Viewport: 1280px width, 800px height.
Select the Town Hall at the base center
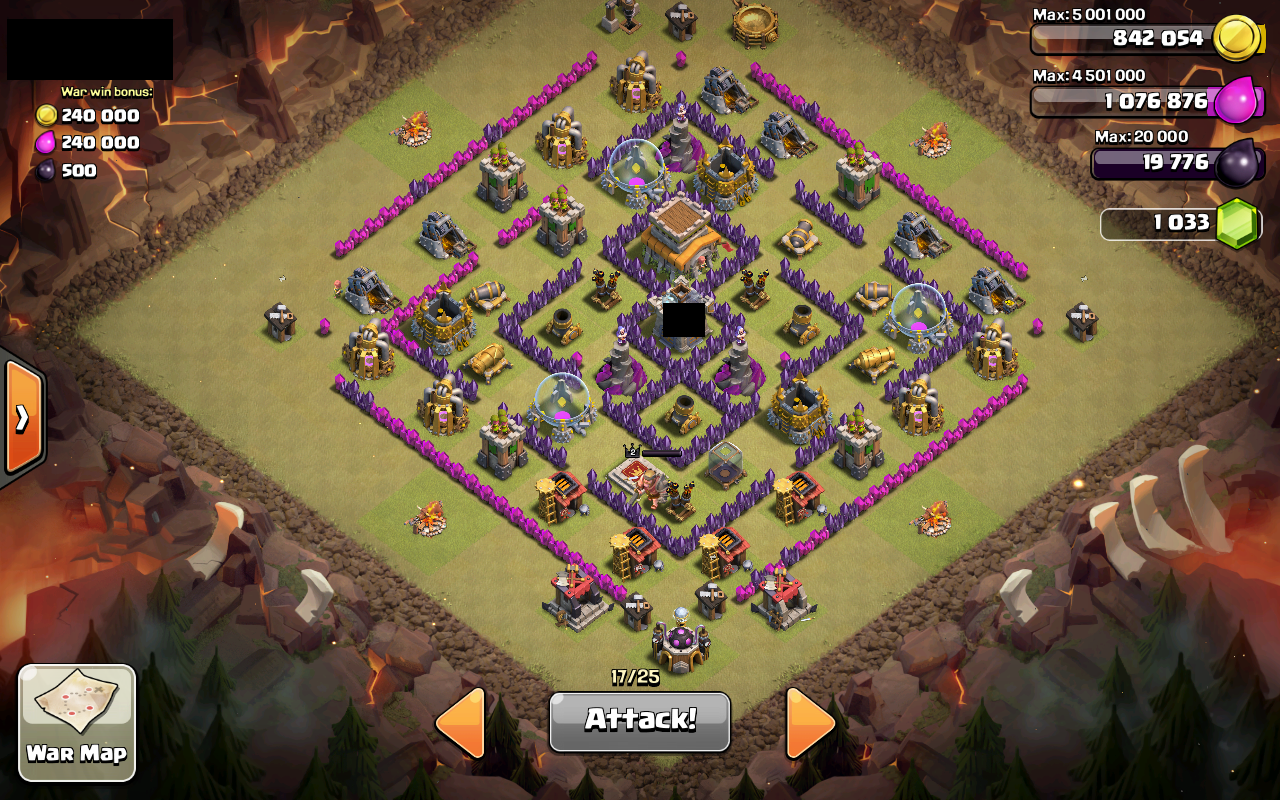coord(682,230)
